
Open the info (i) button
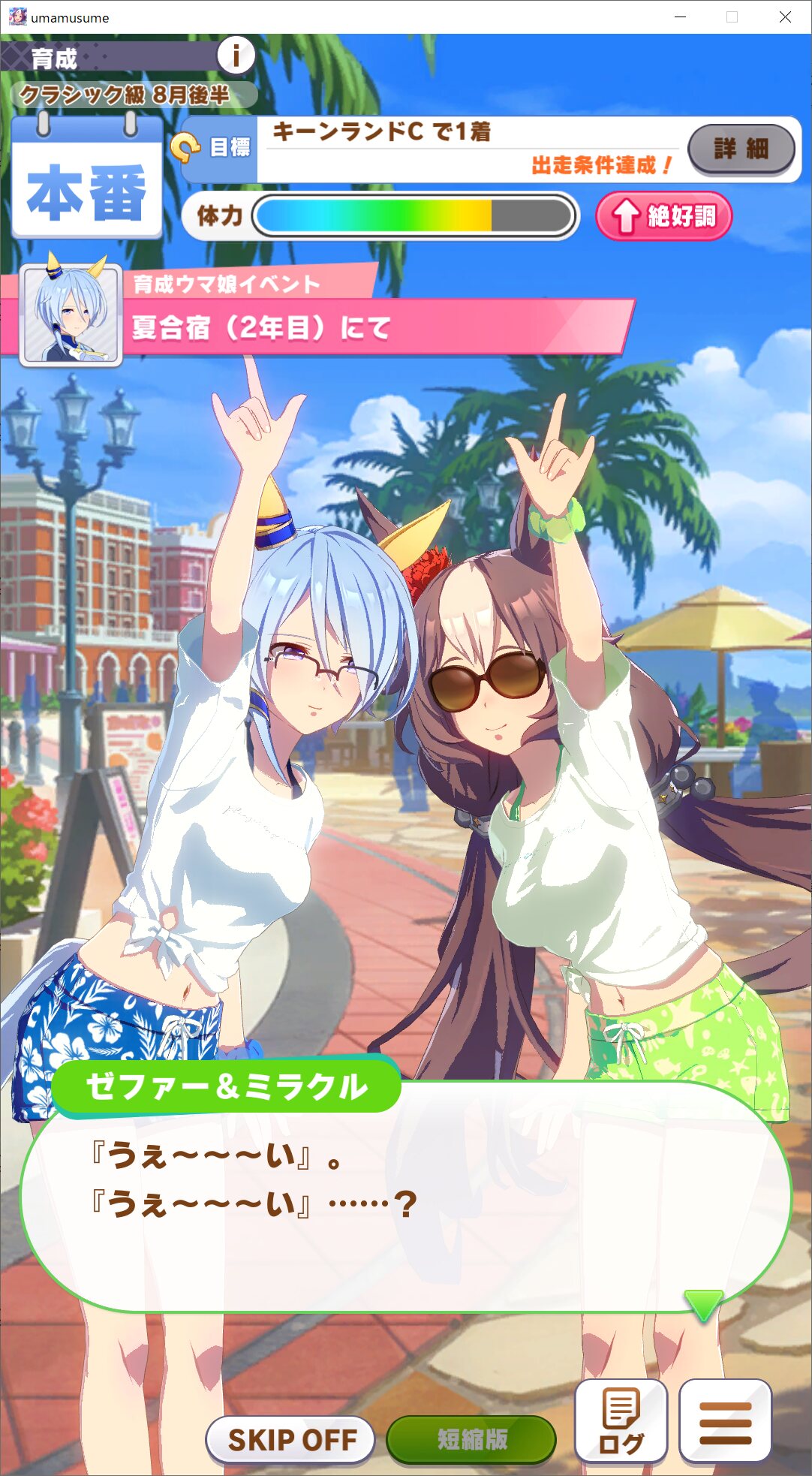[236, 55]
